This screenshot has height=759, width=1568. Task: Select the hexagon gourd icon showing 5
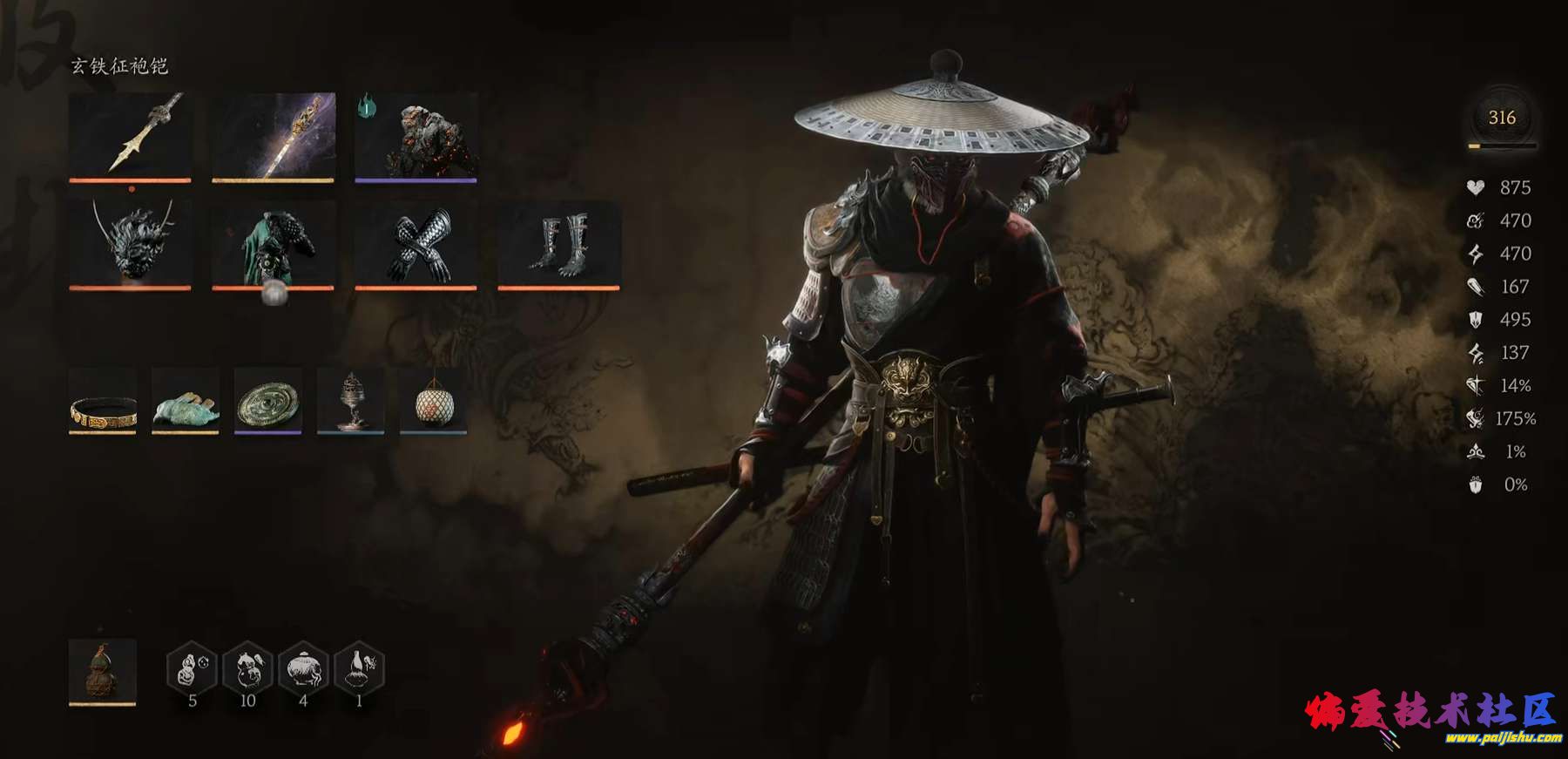[x=192, y=668]
